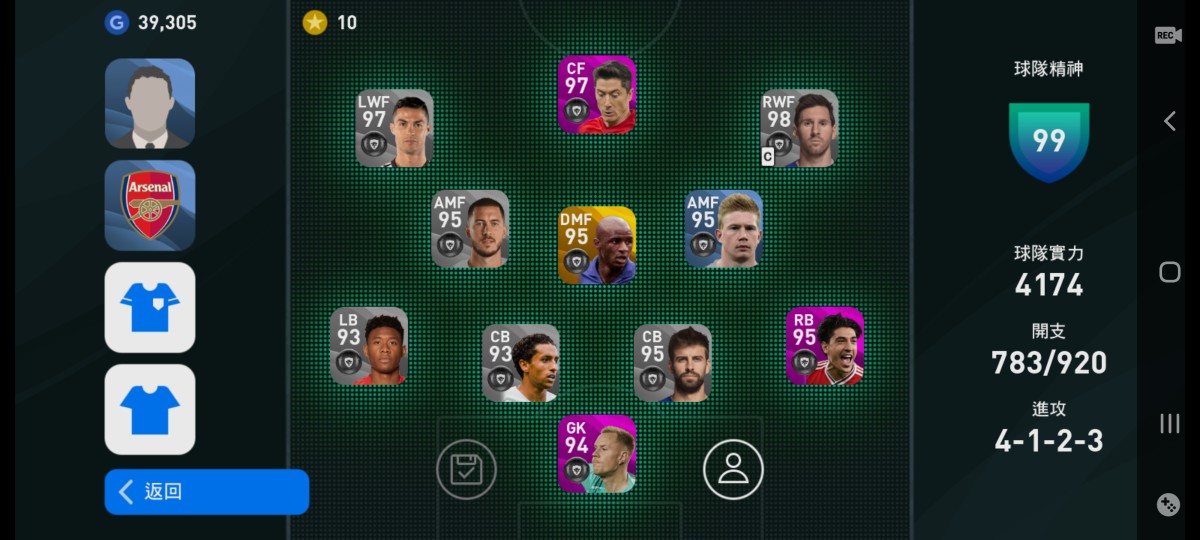
Task: Choose the RB 95 player card
Action: (x=825, y=346)
